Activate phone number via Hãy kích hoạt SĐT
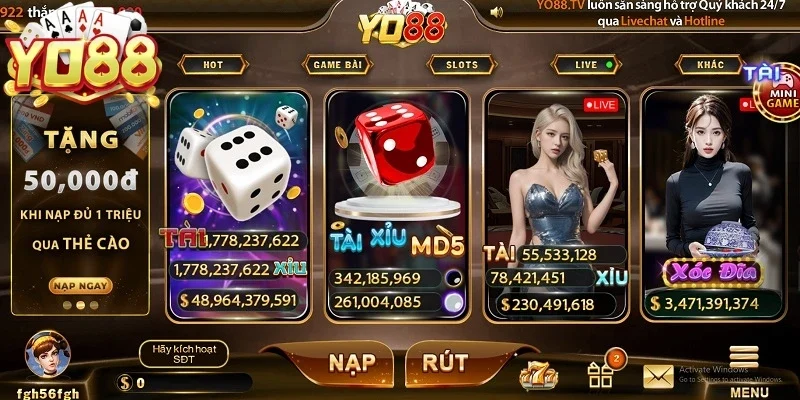Viewport: 800px width, 400px height. [x=184, y=353]
